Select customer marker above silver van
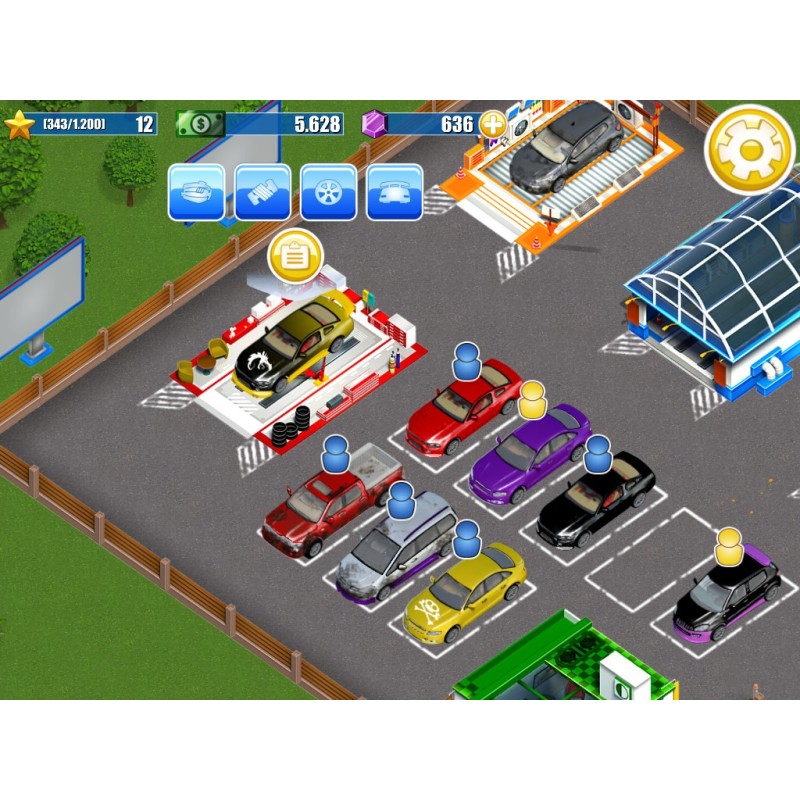This screenshot has height=800, width=800. click(x=402, y=498)
